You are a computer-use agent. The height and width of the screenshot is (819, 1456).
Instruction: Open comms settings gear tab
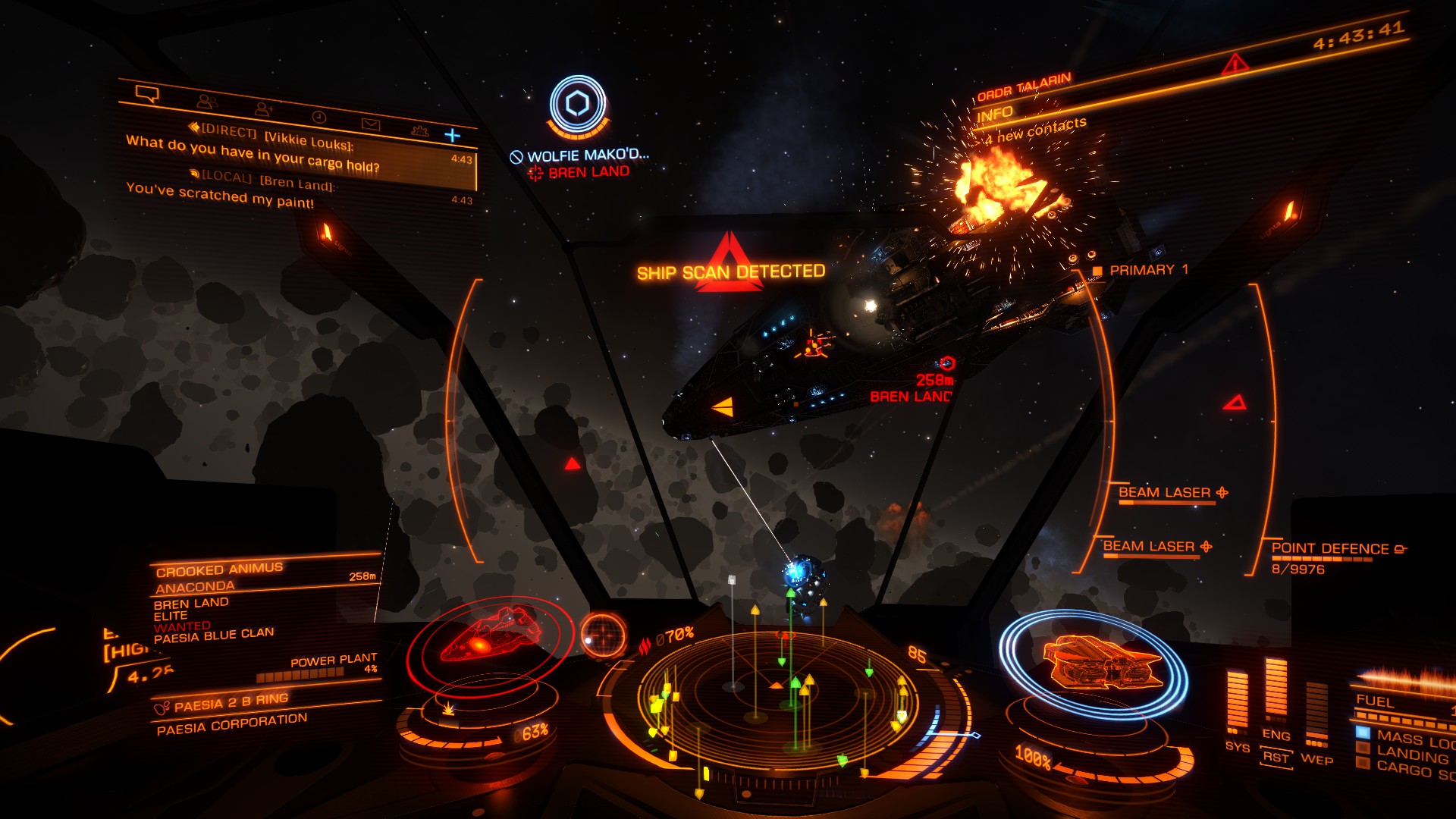419,130
